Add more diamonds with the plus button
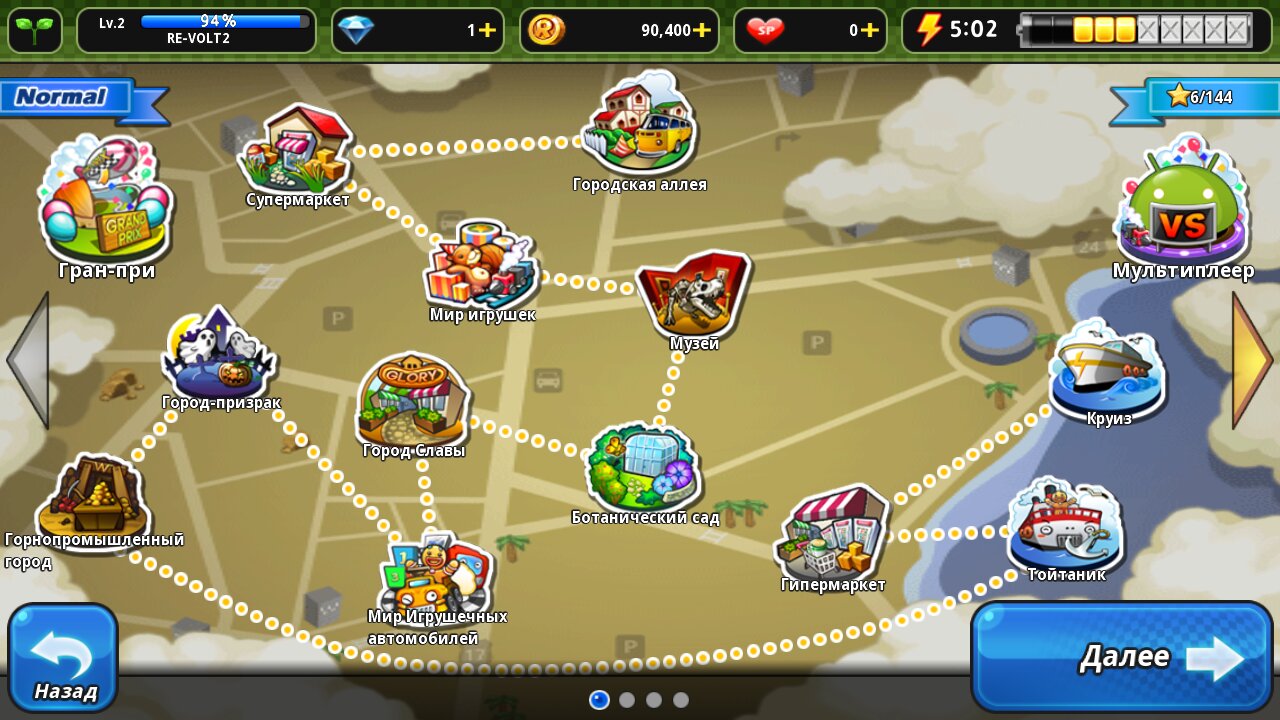Viewport: 1280px width, 720px height. [487, 30]
